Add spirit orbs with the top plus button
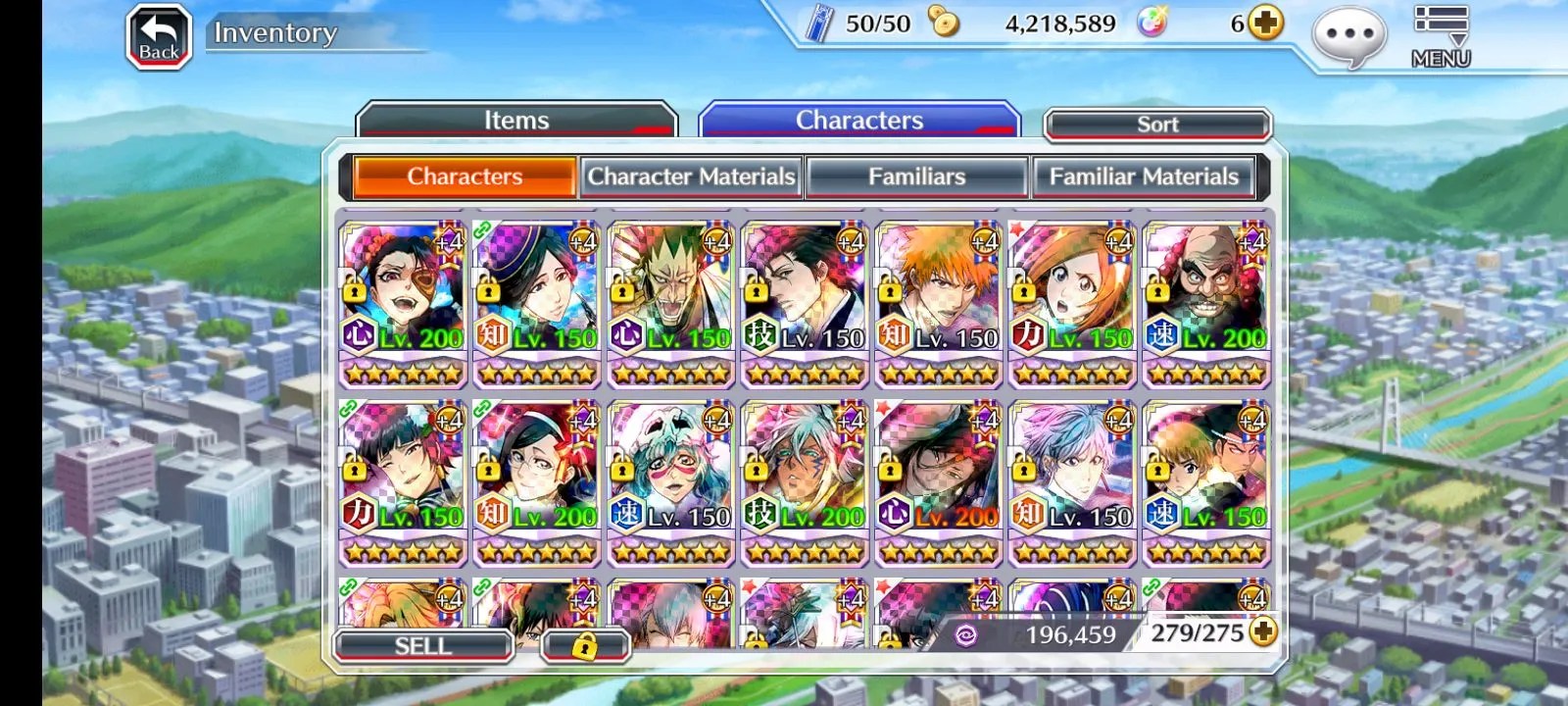 point(1266,23)
